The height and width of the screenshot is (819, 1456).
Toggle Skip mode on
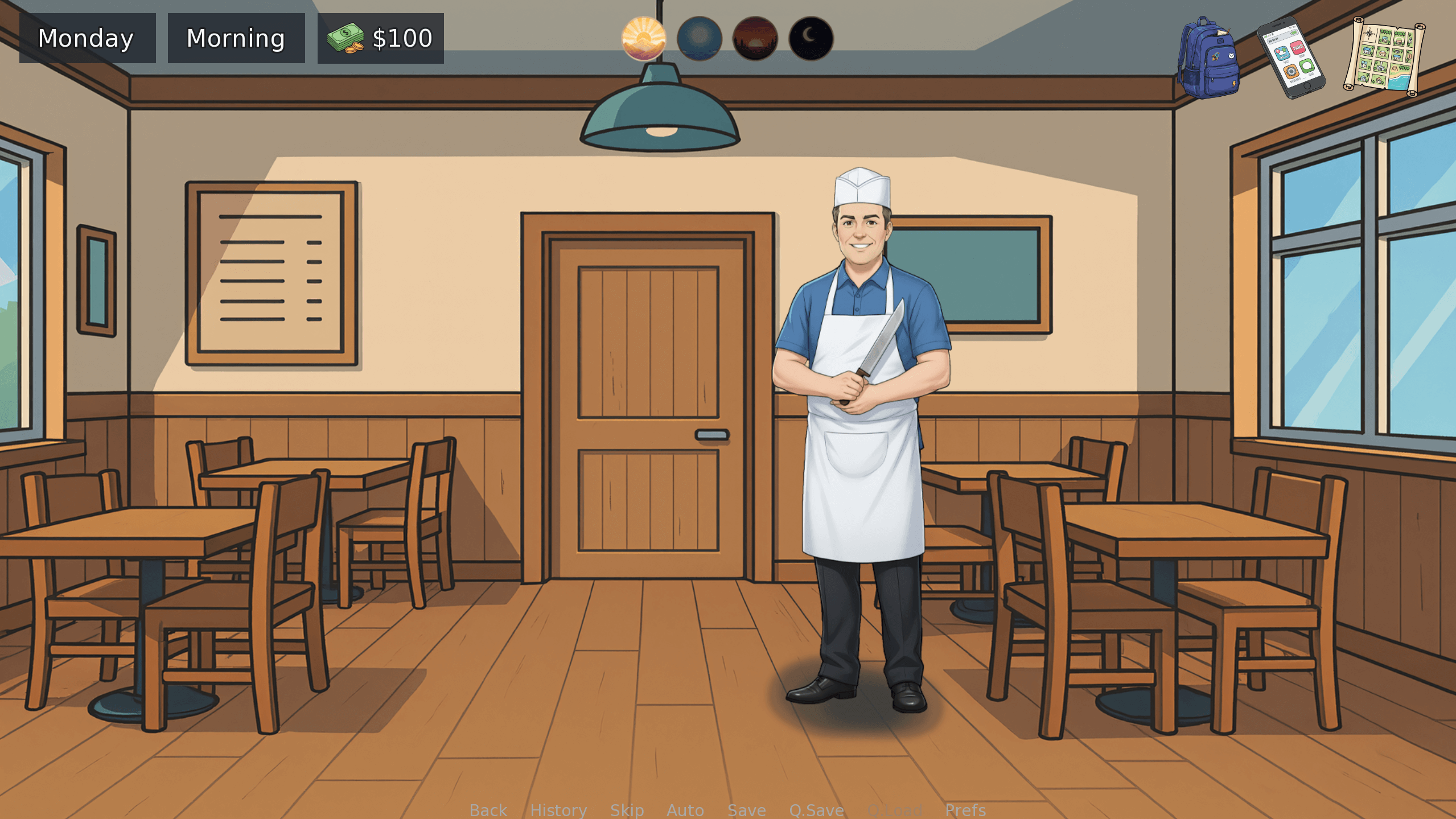[x=627, y=810]
